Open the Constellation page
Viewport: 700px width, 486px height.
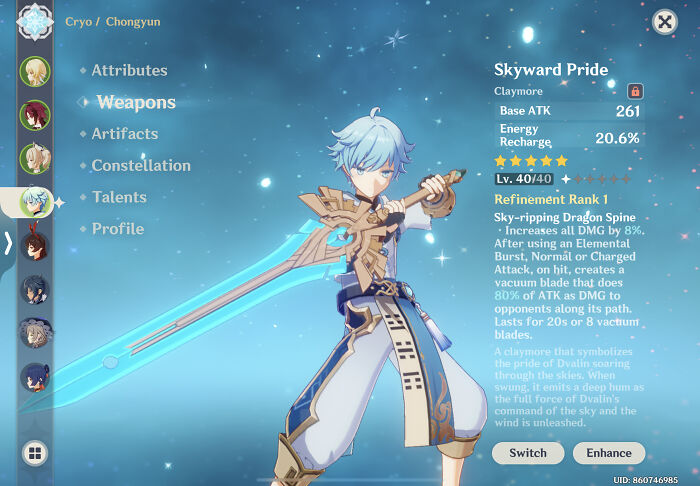(x=140, y=166)
